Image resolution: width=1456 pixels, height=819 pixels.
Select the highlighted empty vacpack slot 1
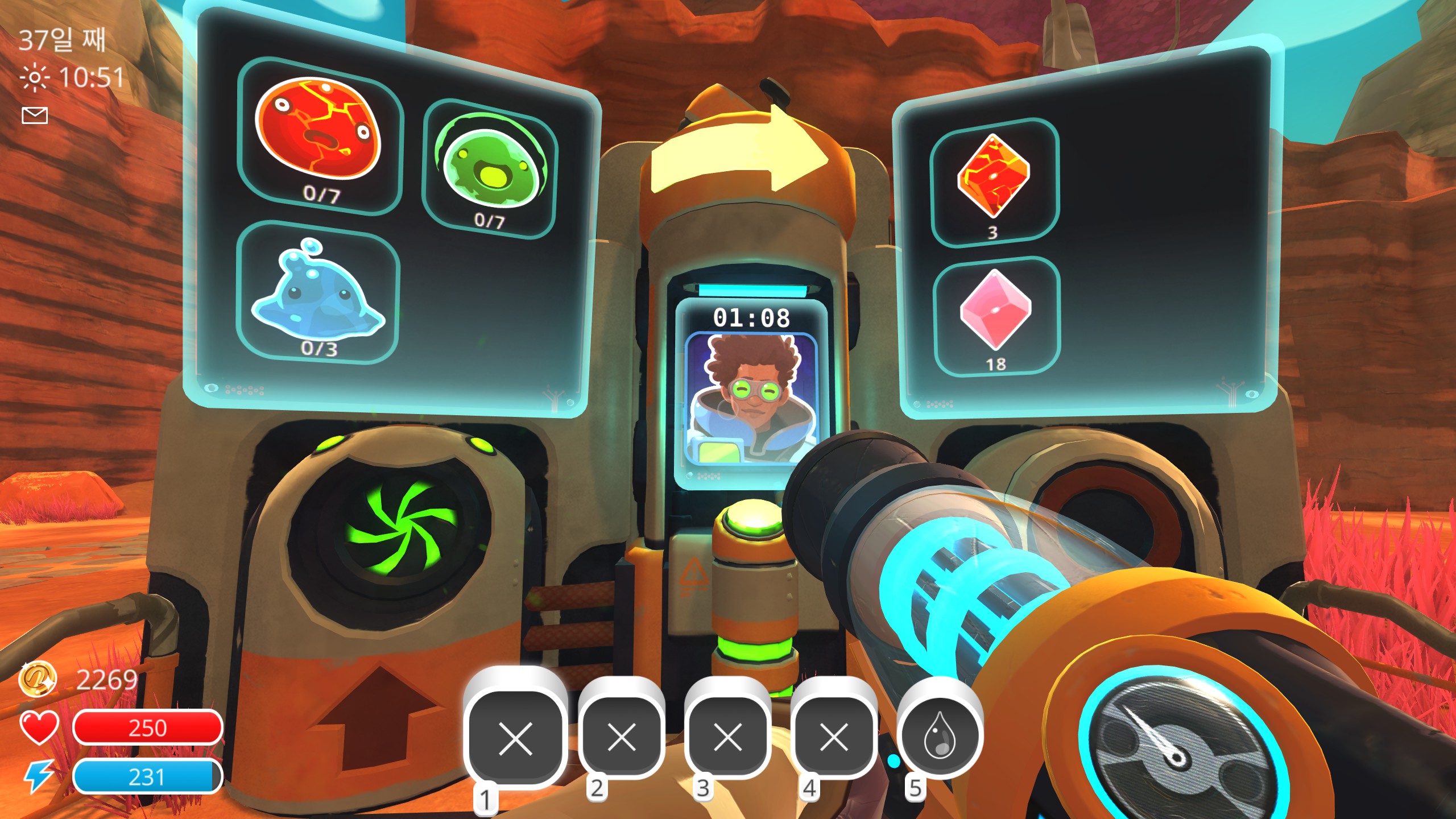pyautogui.click(x=515, y=738)
